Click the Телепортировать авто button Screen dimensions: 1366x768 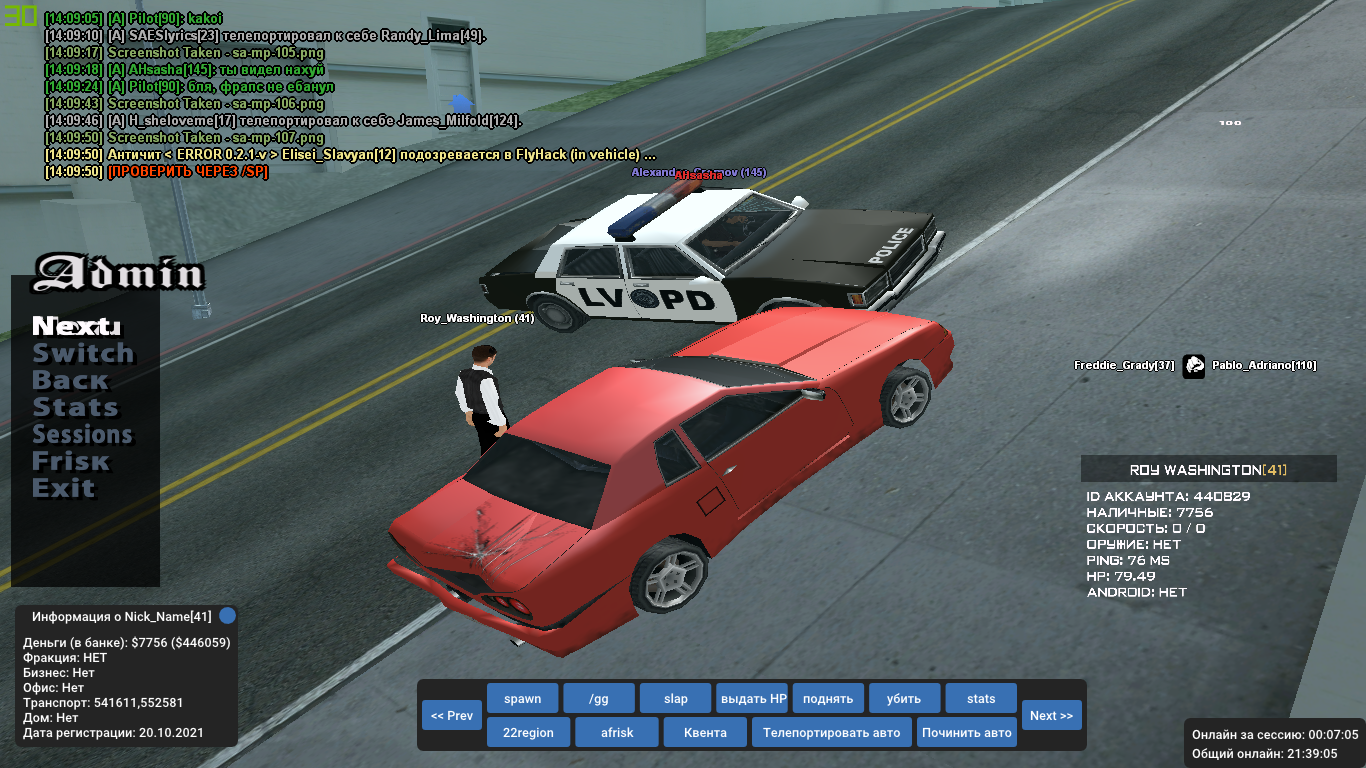(x=831, y=732)
